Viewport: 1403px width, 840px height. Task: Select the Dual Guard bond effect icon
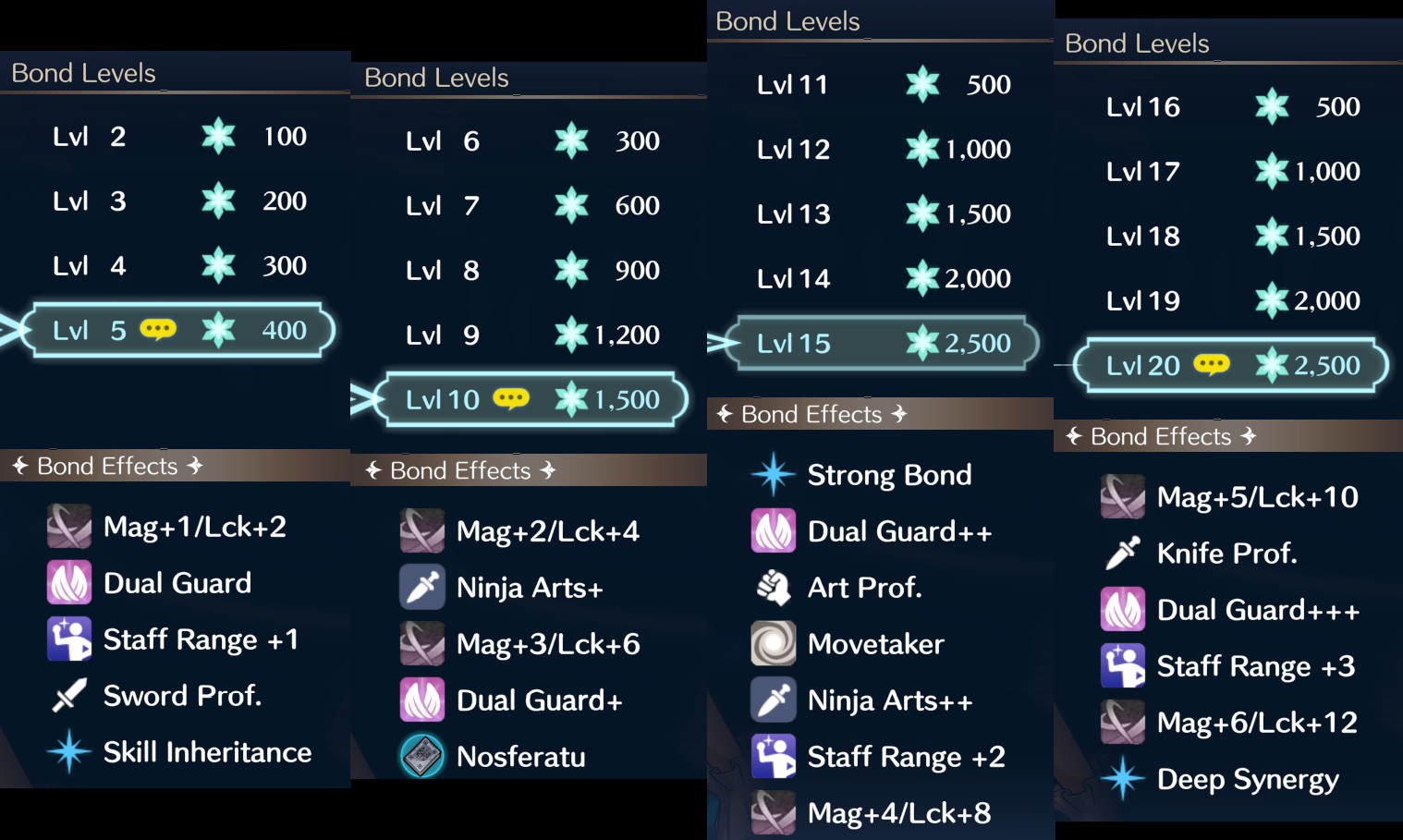(68, 582)
